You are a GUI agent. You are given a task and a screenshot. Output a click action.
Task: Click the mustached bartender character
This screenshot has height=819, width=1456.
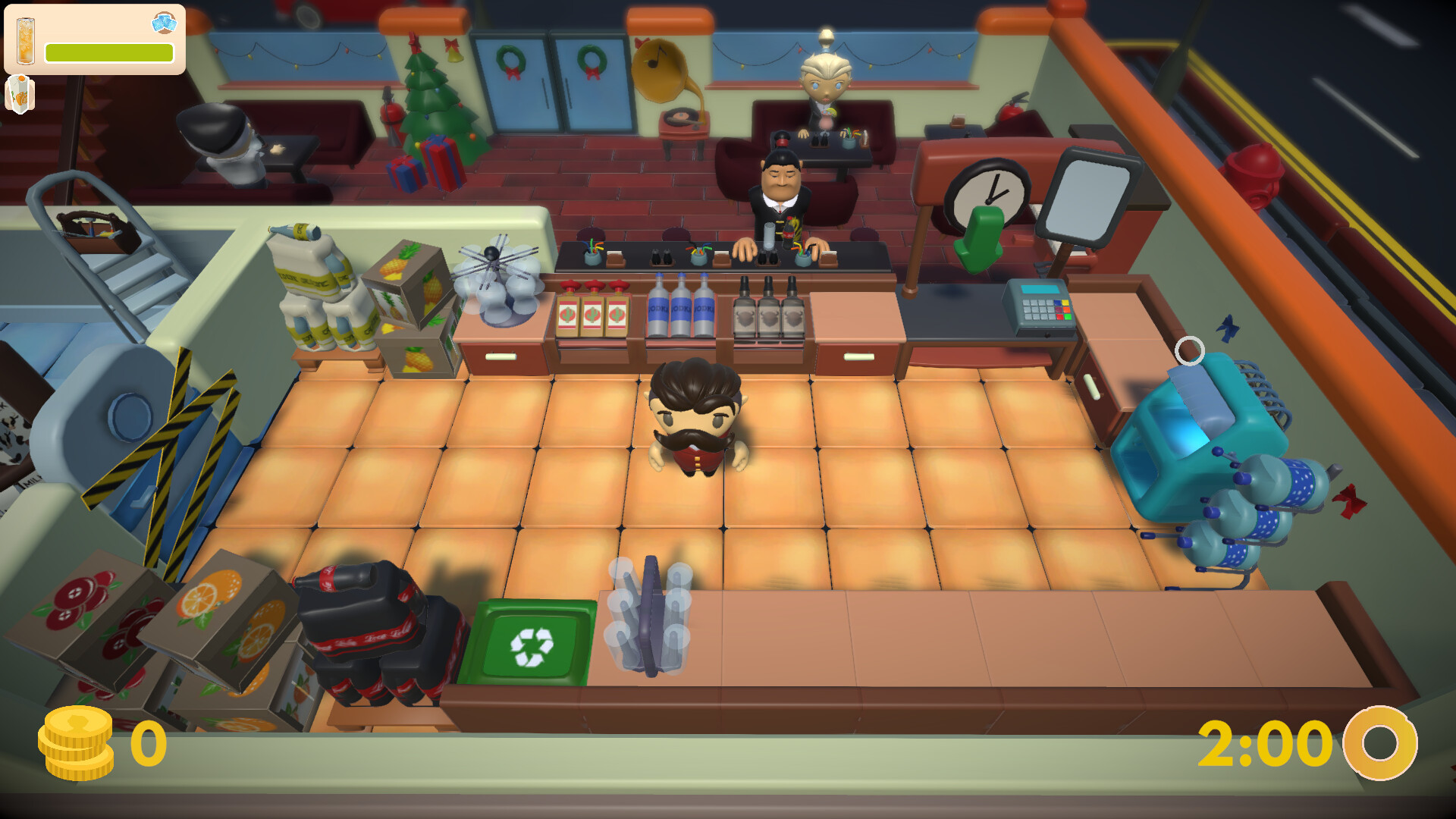[694, 413]
